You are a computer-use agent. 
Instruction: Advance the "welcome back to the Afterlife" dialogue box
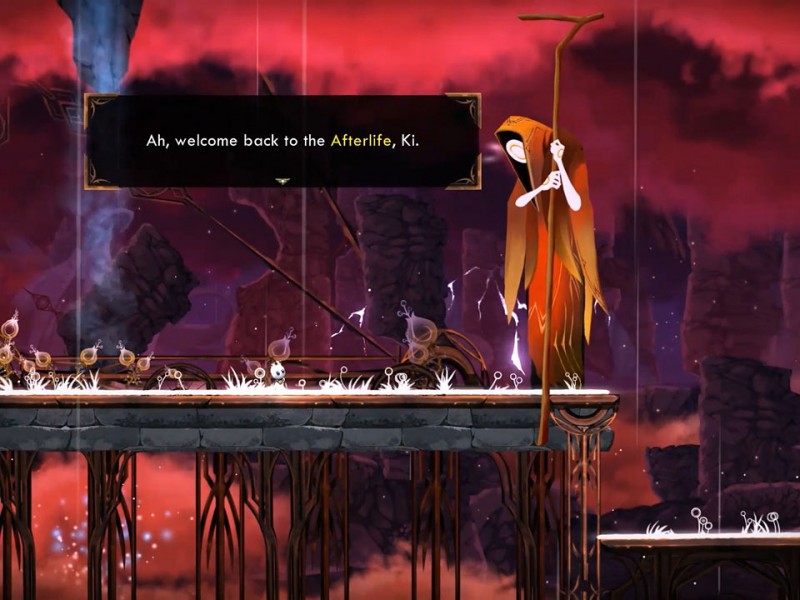(282, 141)
